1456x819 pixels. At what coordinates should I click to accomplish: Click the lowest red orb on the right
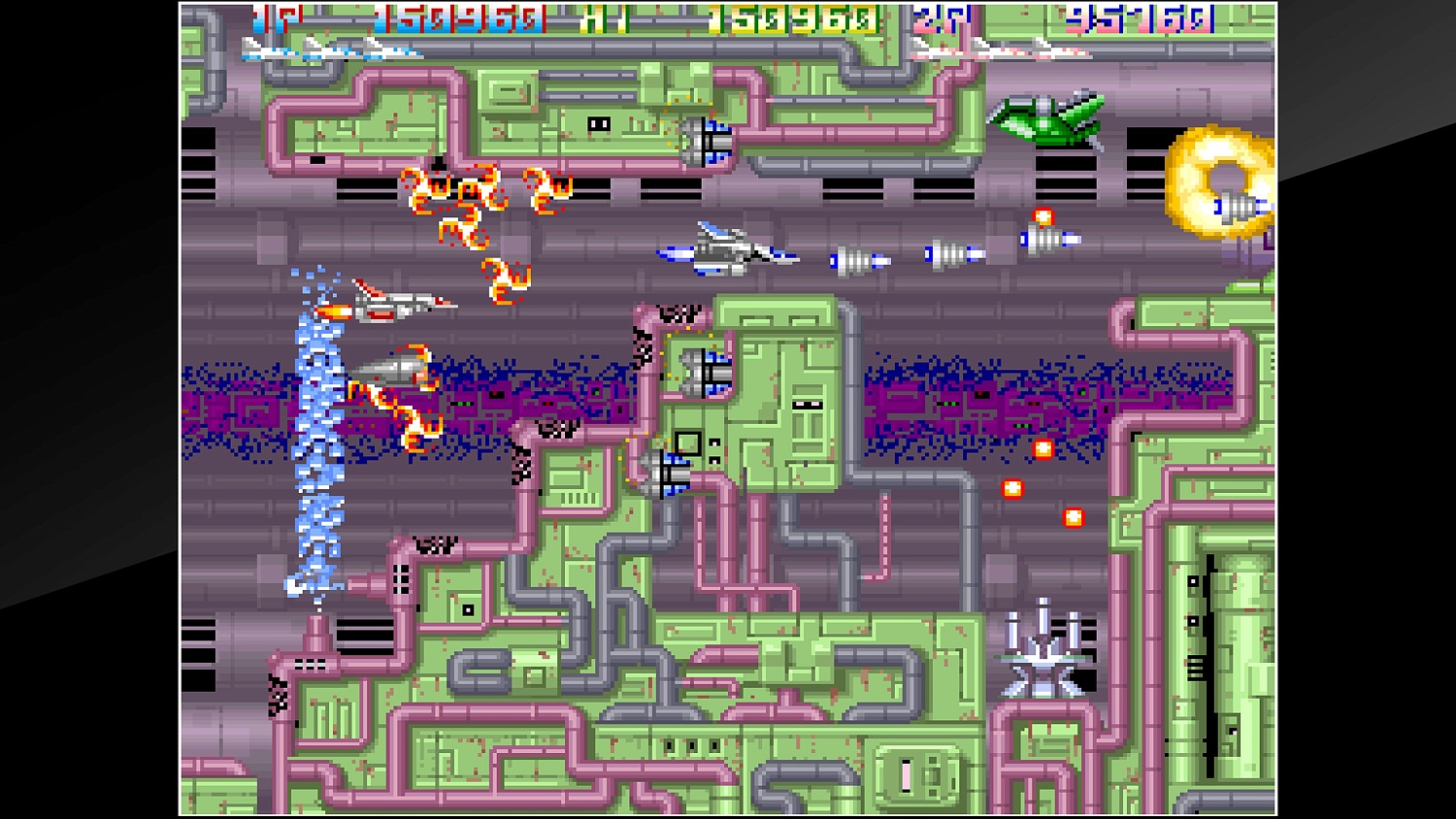point(1073,517)
